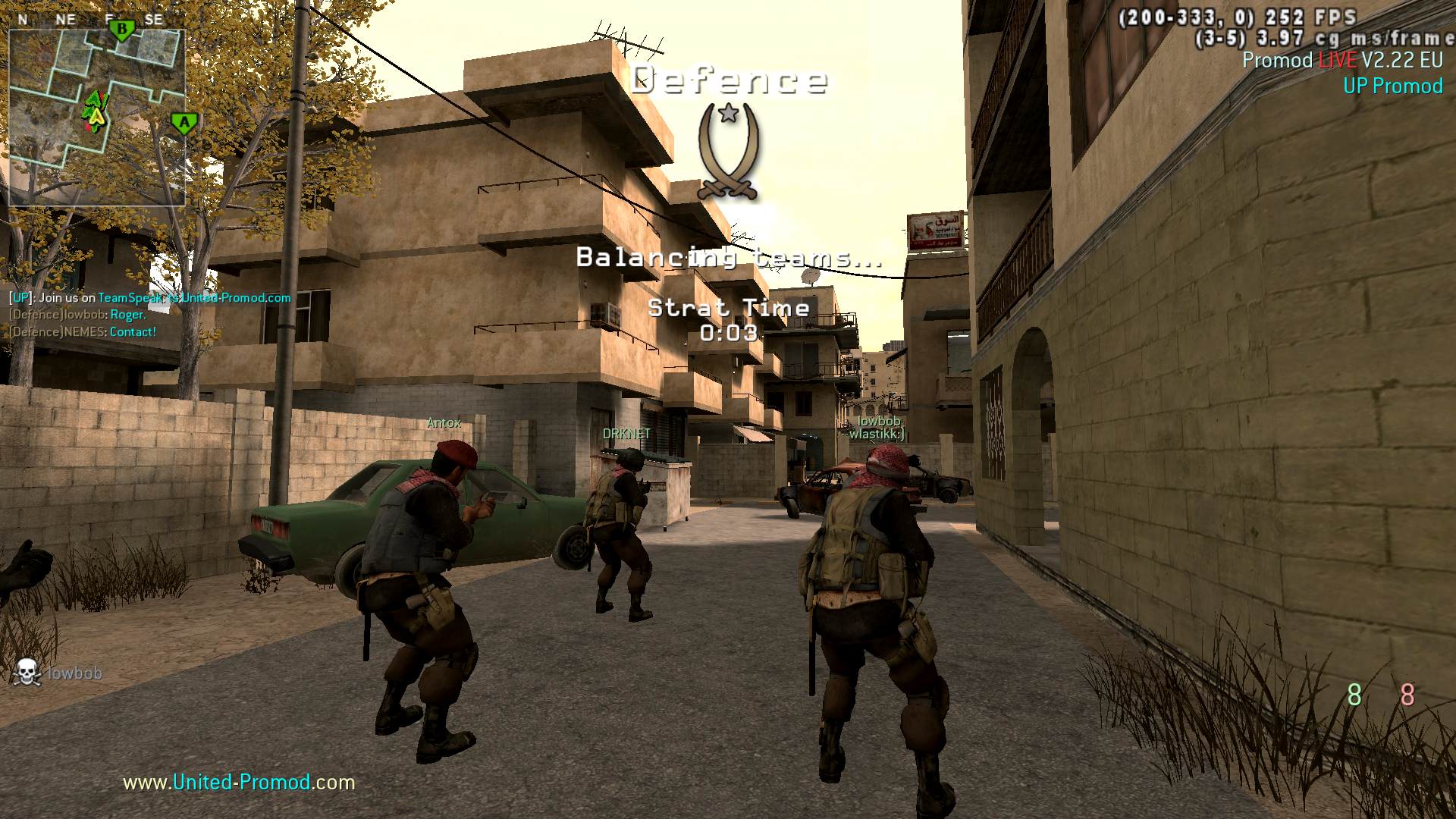Click the Defence faction emblem
Screen dimensions: 1456x819
pos(728,151)
